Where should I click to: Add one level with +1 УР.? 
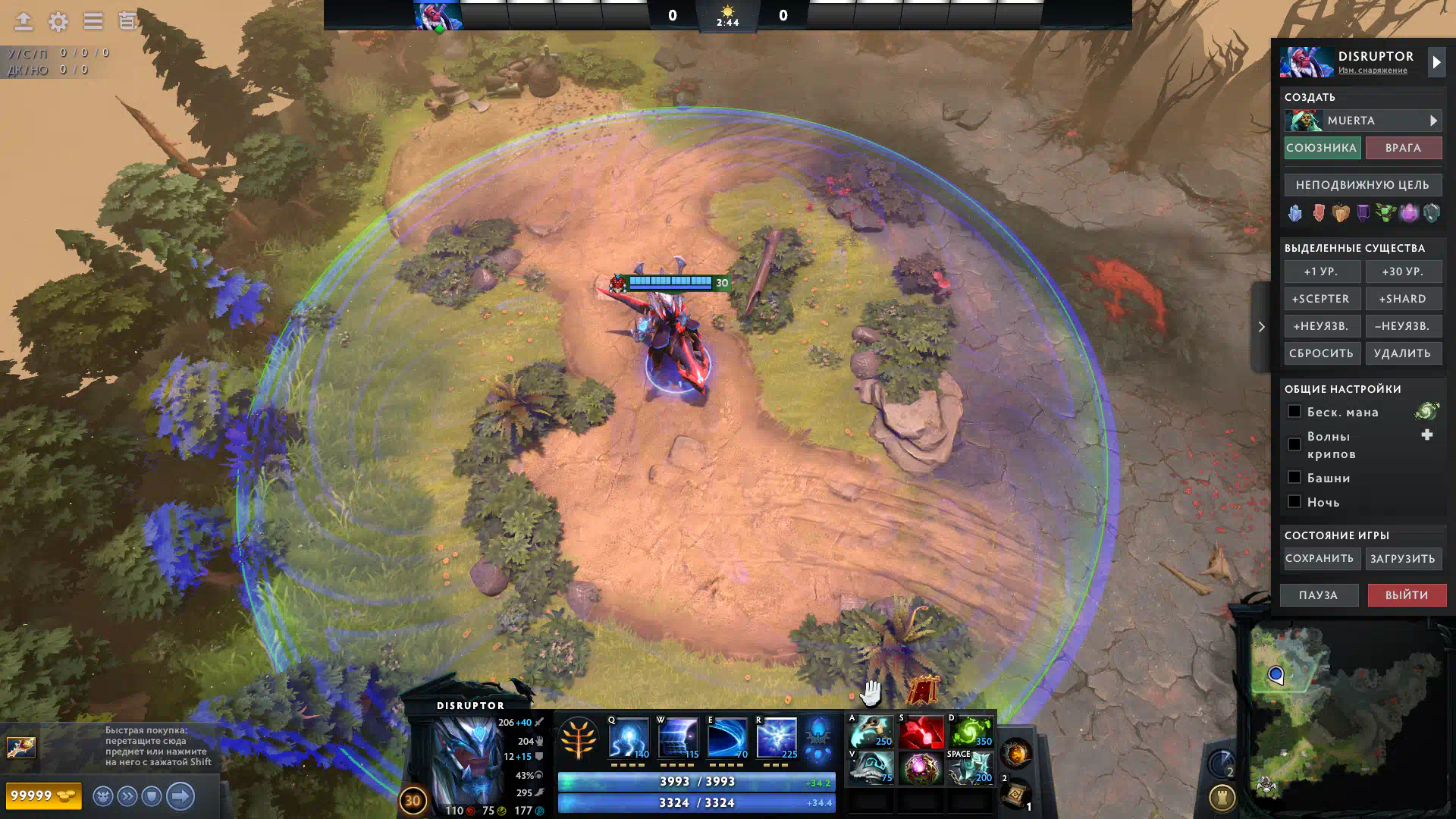1321,271
